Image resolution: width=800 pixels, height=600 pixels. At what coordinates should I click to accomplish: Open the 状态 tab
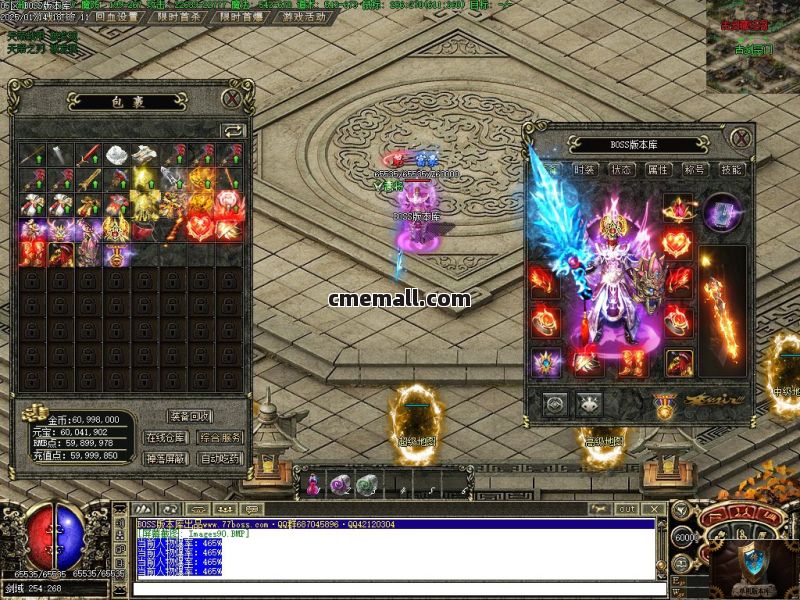(621, 170)
